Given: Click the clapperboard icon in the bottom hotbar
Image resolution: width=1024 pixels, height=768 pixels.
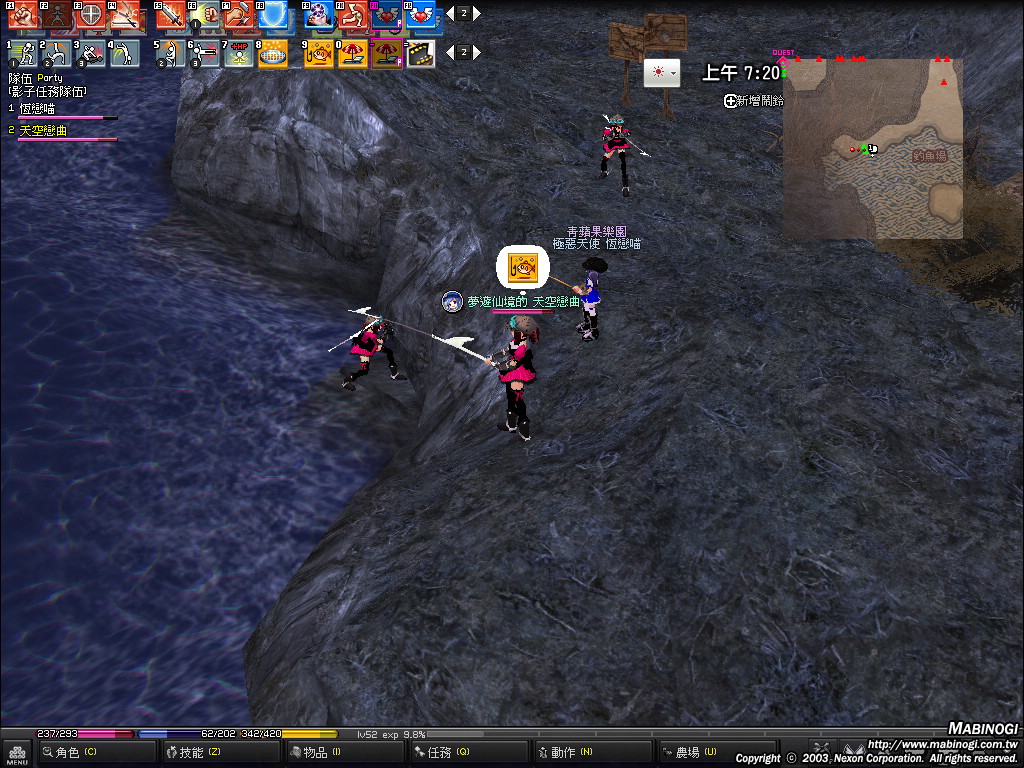Looking at the screenshot, I should [421, 53].
